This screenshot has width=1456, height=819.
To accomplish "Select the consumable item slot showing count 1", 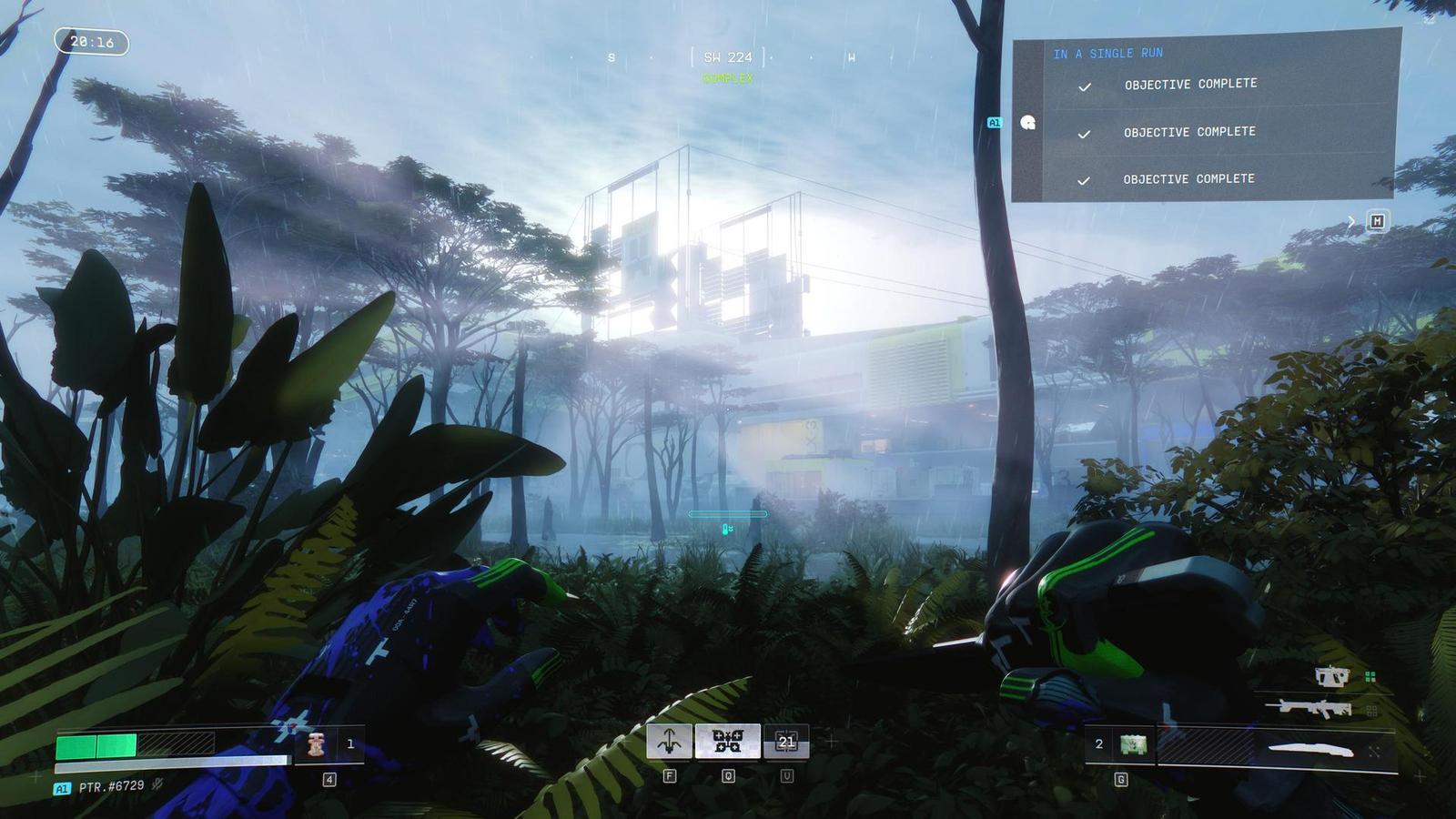I will (x=318, y=744).
